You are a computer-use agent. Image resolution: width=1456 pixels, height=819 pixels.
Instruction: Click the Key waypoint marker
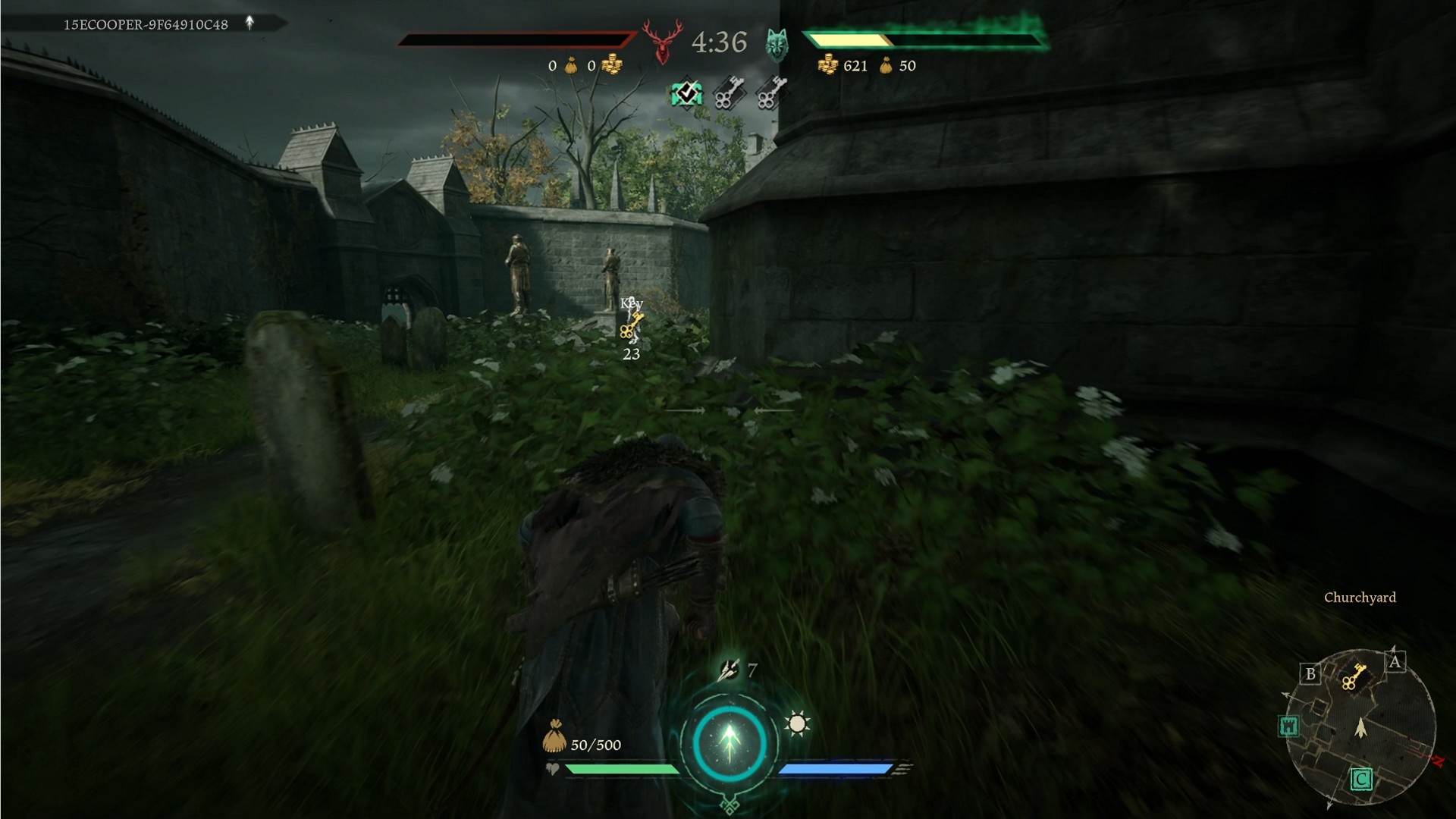(x=631, y=328)
